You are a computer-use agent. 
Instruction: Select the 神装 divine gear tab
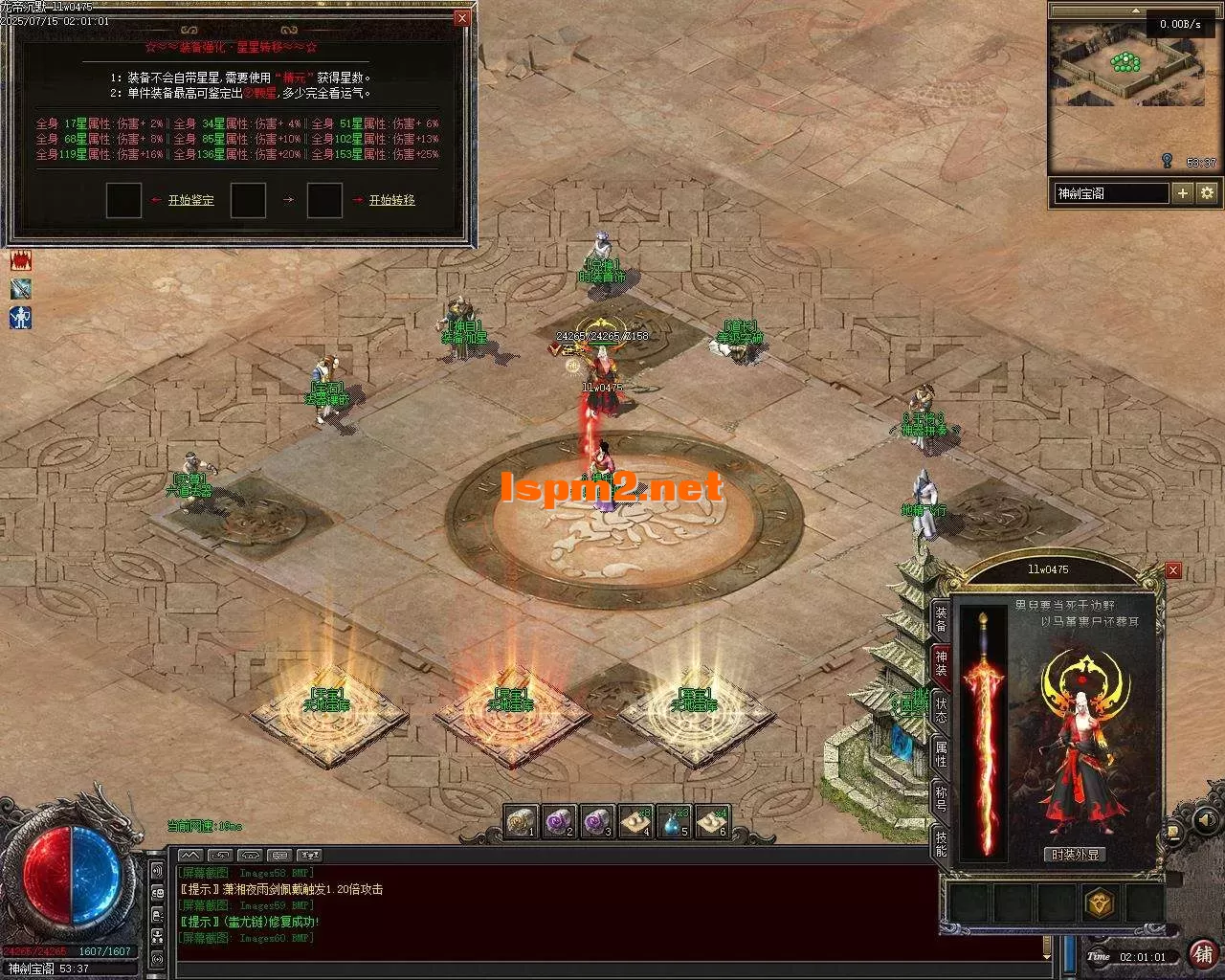point(941,662)
